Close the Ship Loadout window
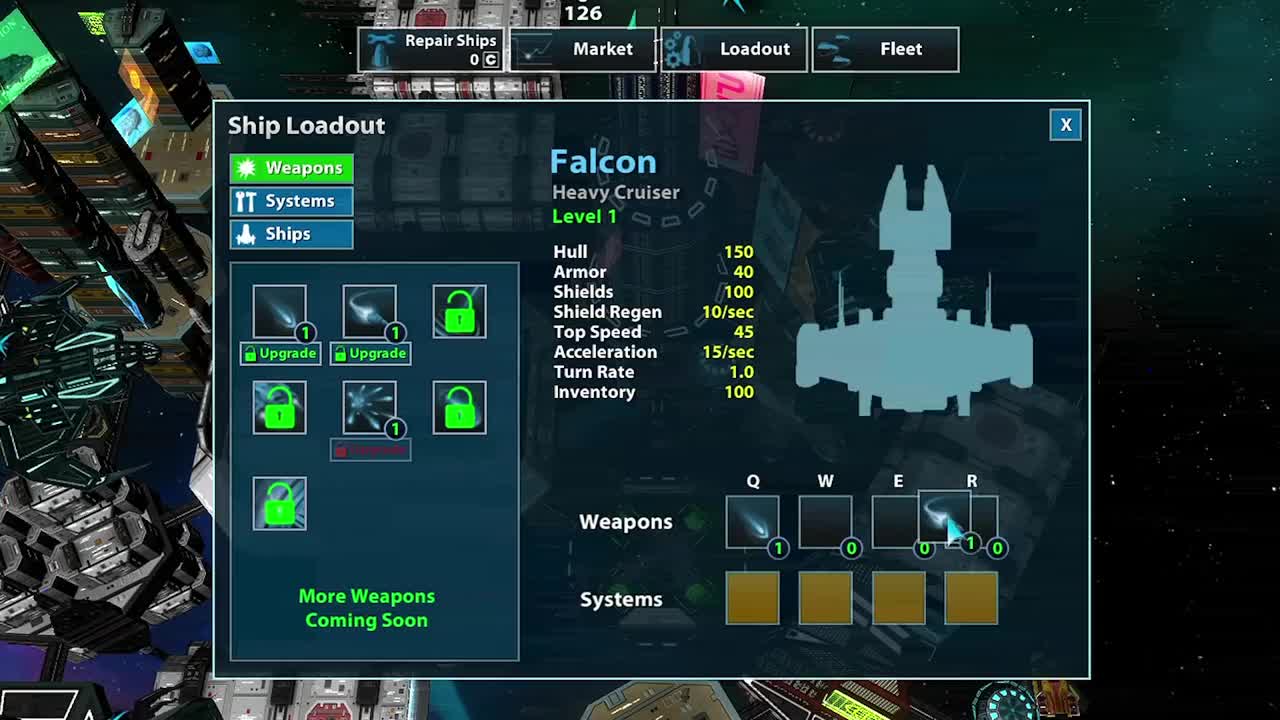This screenshot has height=720, width=1280. [x=1065, y=125]
